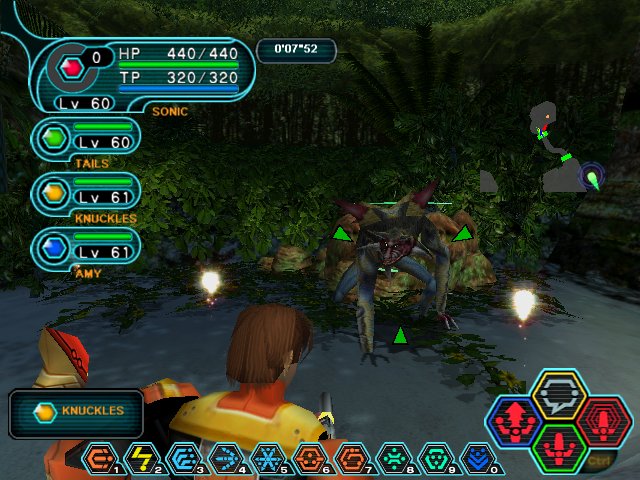This screenshot has width=640, height=480.
Task: Activate the blue-bordered upward arrow attack hexagon
Action: pos(515,421)
